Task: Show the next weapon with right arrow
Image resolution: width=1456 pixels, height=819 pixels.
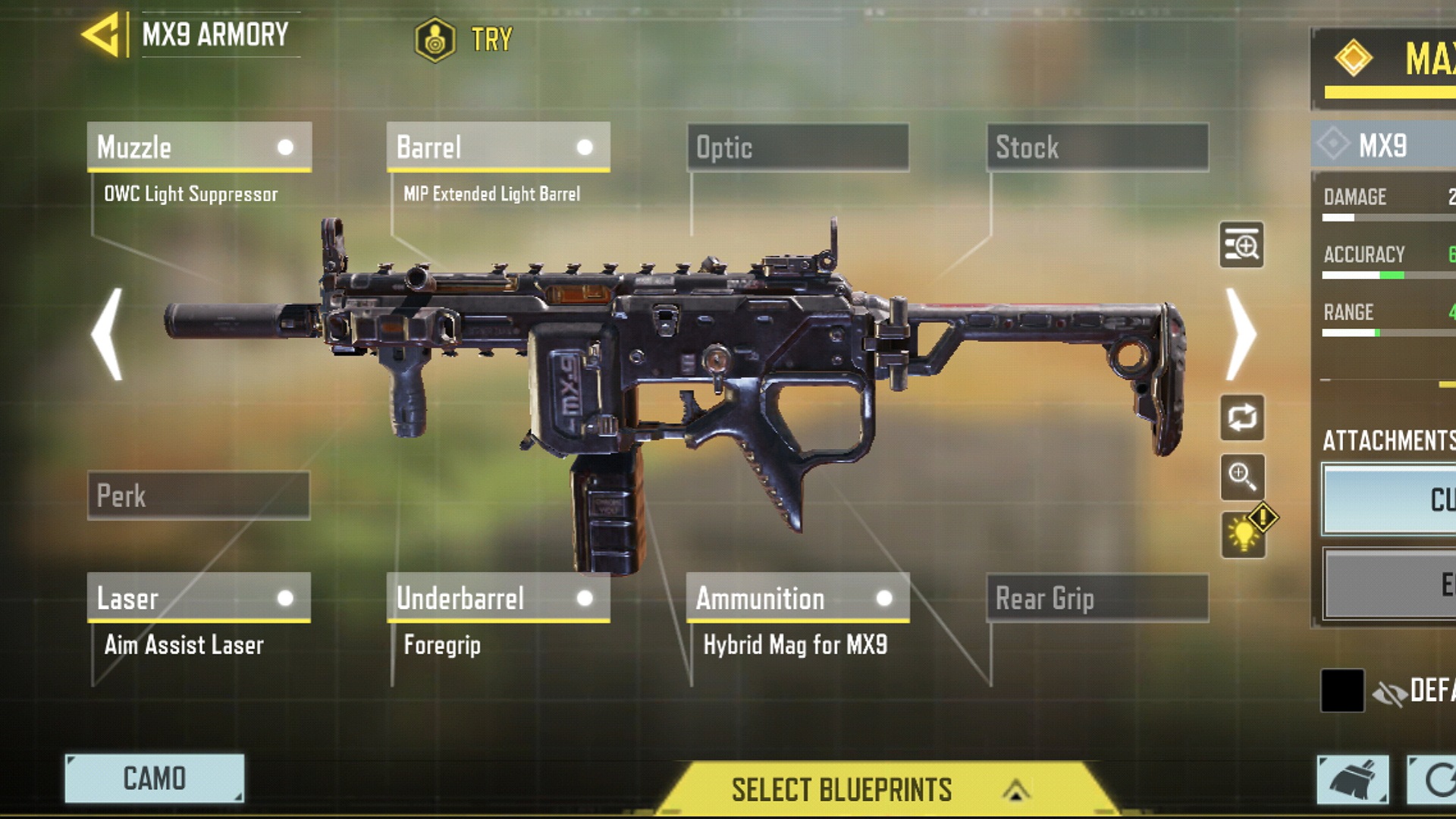Action: pos(1241,334)
